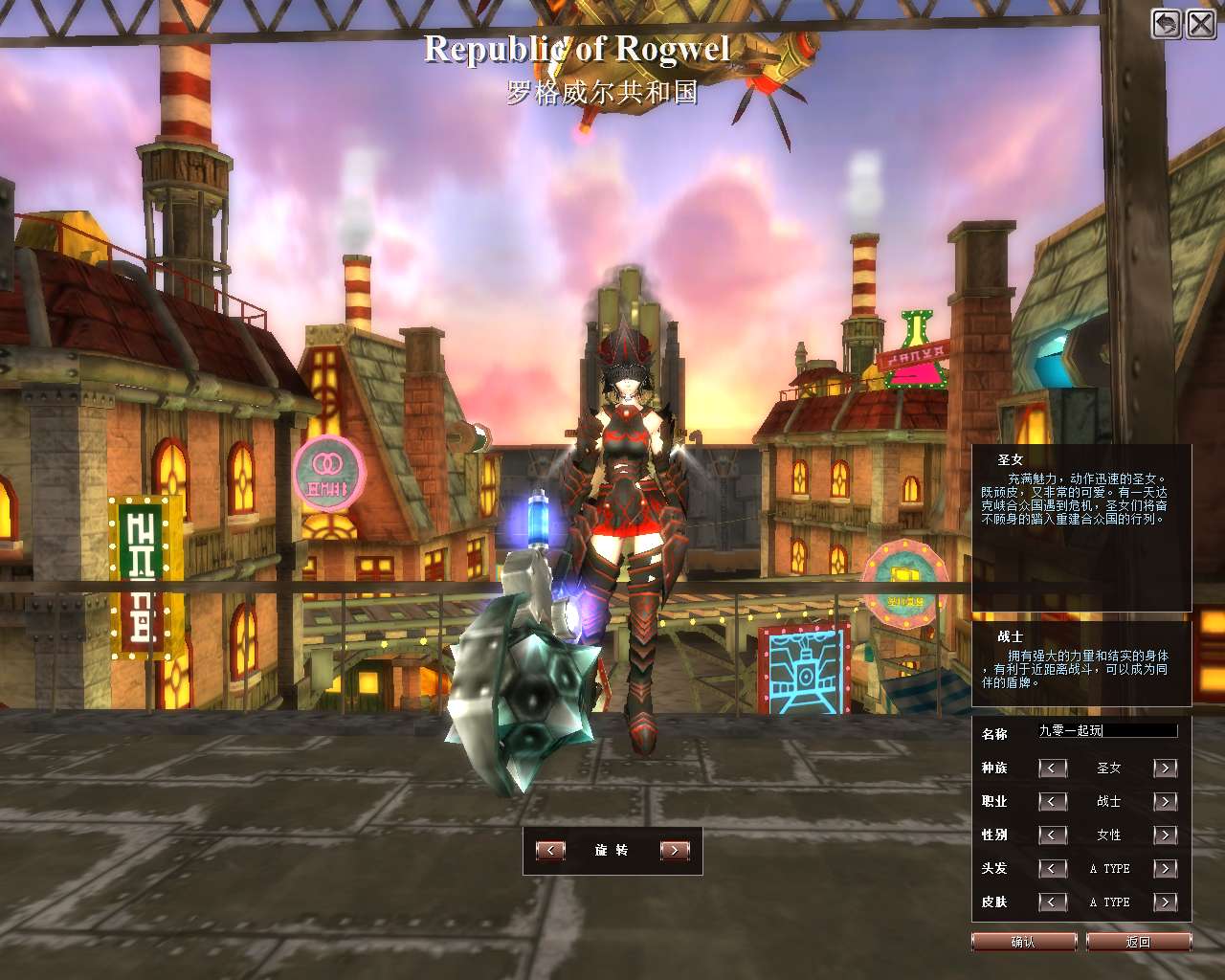Select the next race with the 种族 right arrow

click(1165, 768)
